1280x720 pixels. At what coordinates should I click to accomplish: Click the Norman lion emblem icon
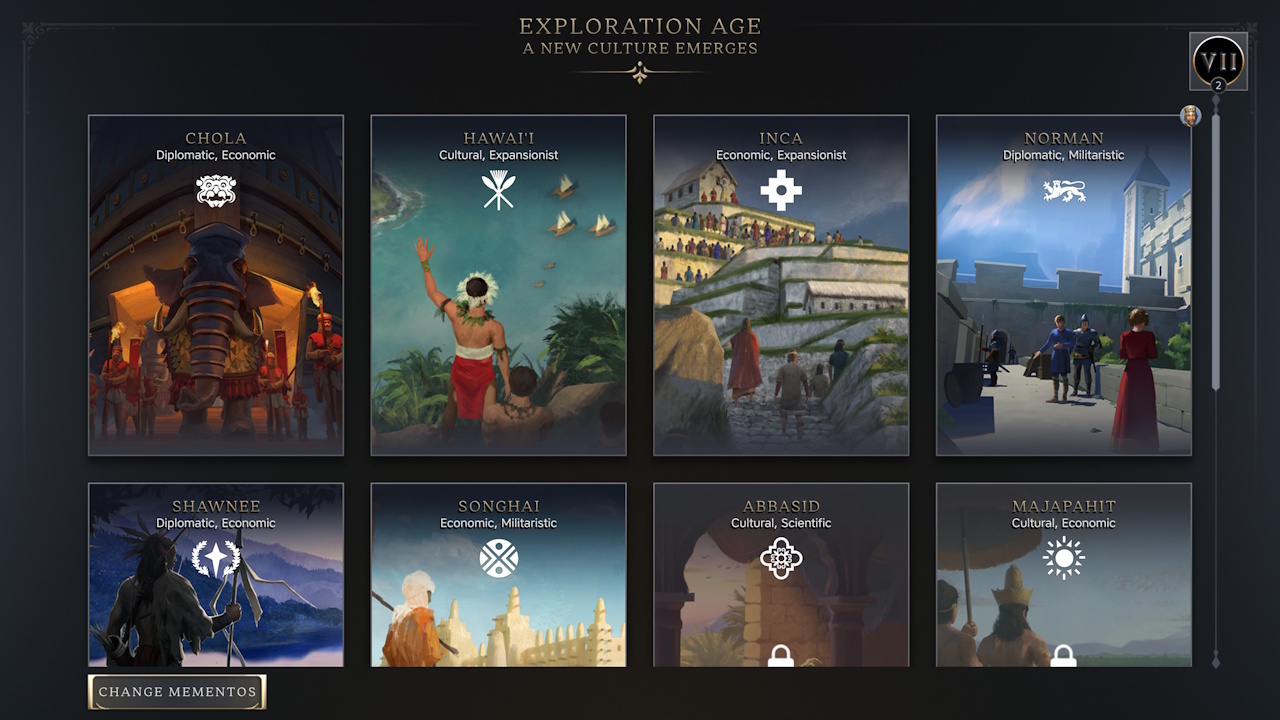(x=1063, y=189)
